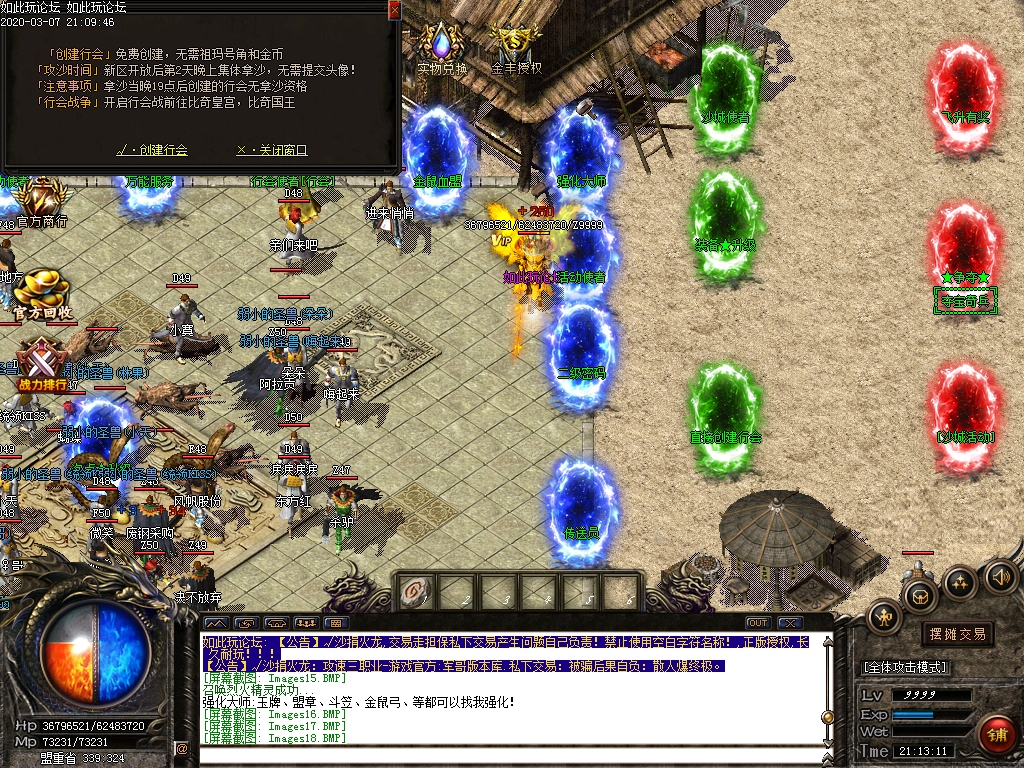Open the 实物兑换 gem icon
The height and width of the screenshot is (768, 1024).
pyautogui.click(x=441, y=45)
